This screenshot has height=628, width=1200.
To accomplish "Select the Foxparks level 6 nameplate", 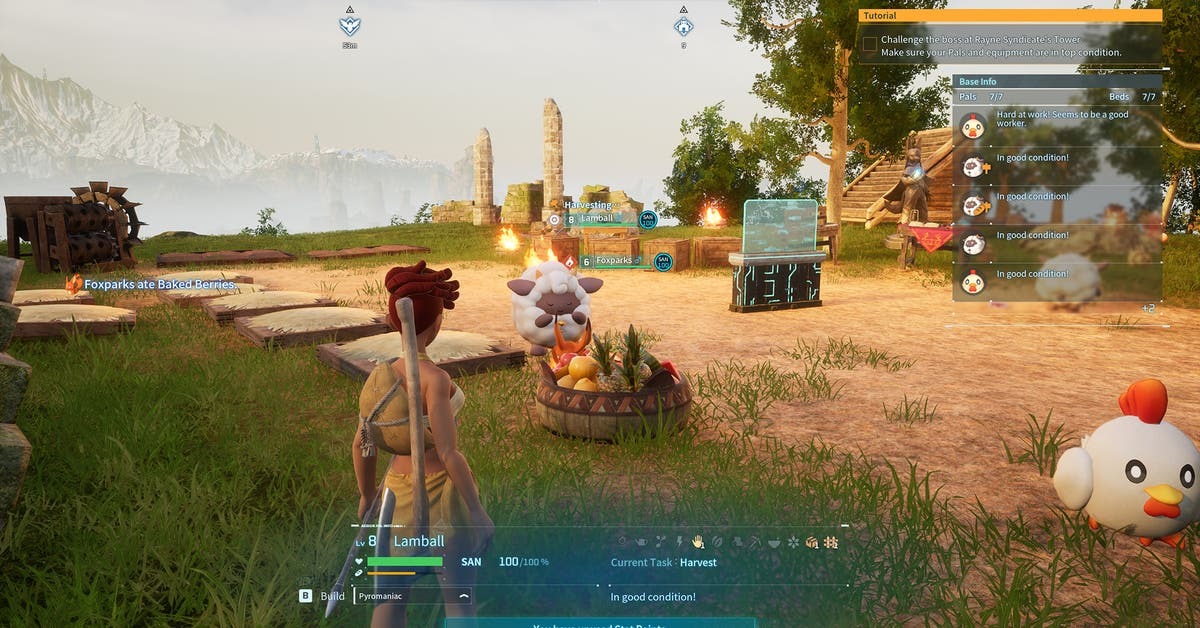I will pos(618,261).
